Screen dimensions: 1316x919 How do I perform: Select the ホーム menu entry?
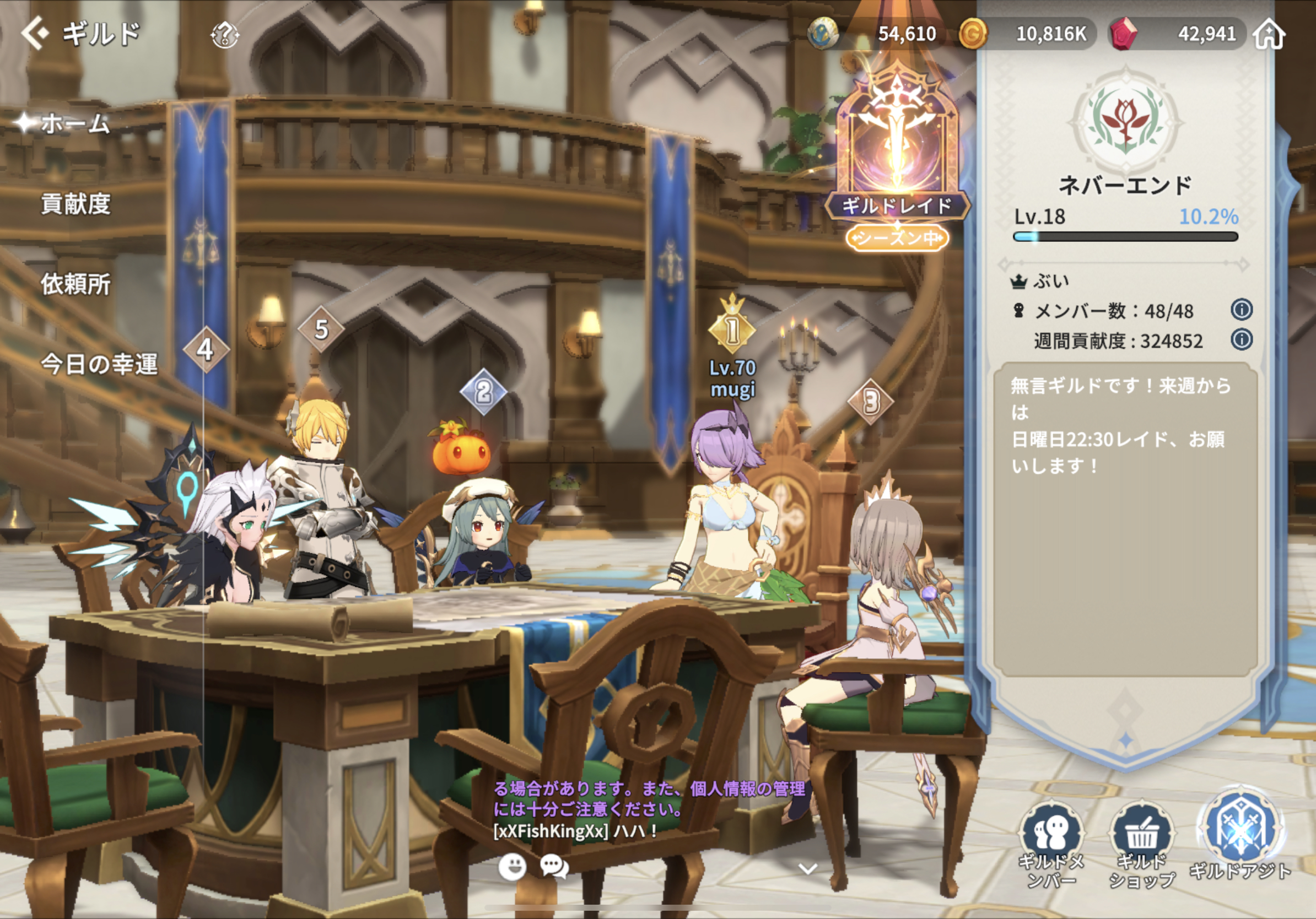click(74, 123)
